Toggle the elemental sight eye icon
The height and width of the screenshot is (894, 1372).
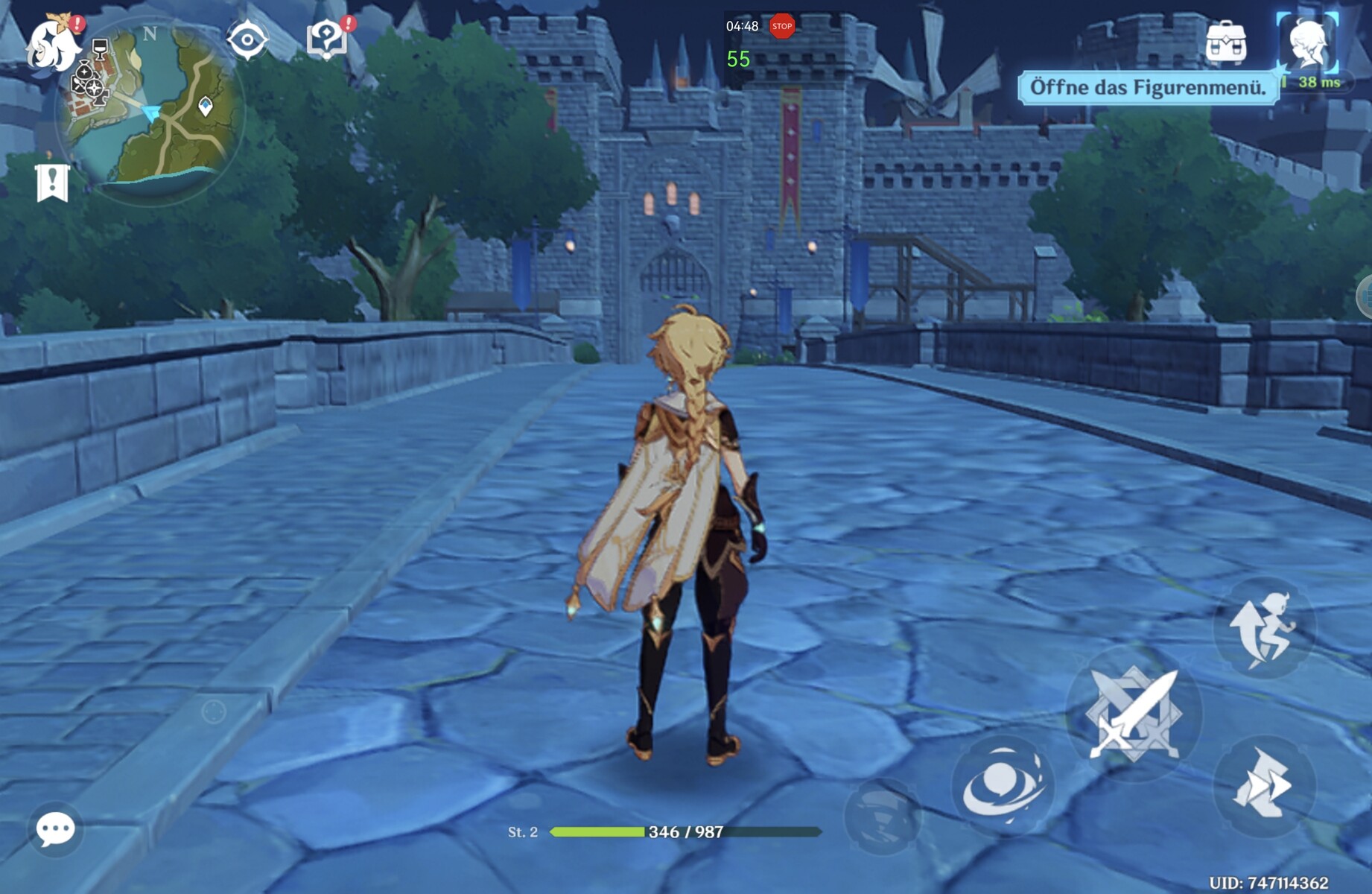pyautogui.click(x=247, y=39)
